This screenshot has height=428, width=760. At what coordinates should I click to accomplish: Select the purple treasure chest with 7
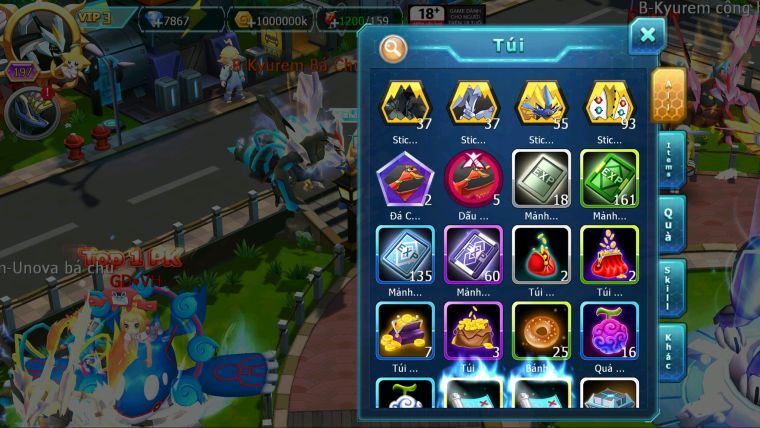[x=404, y=330]
